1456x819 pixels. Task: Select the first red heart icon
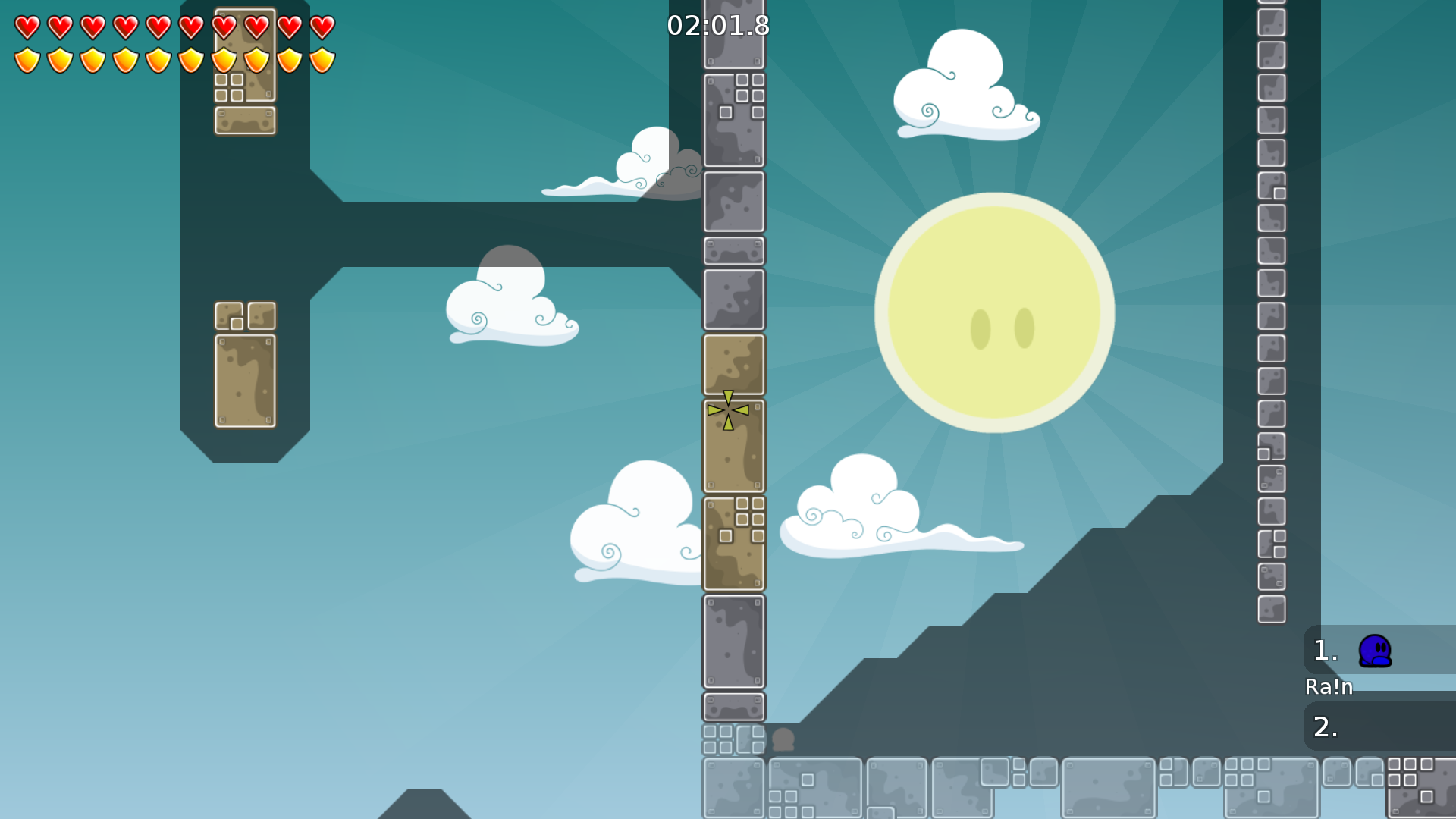(27, 25)
